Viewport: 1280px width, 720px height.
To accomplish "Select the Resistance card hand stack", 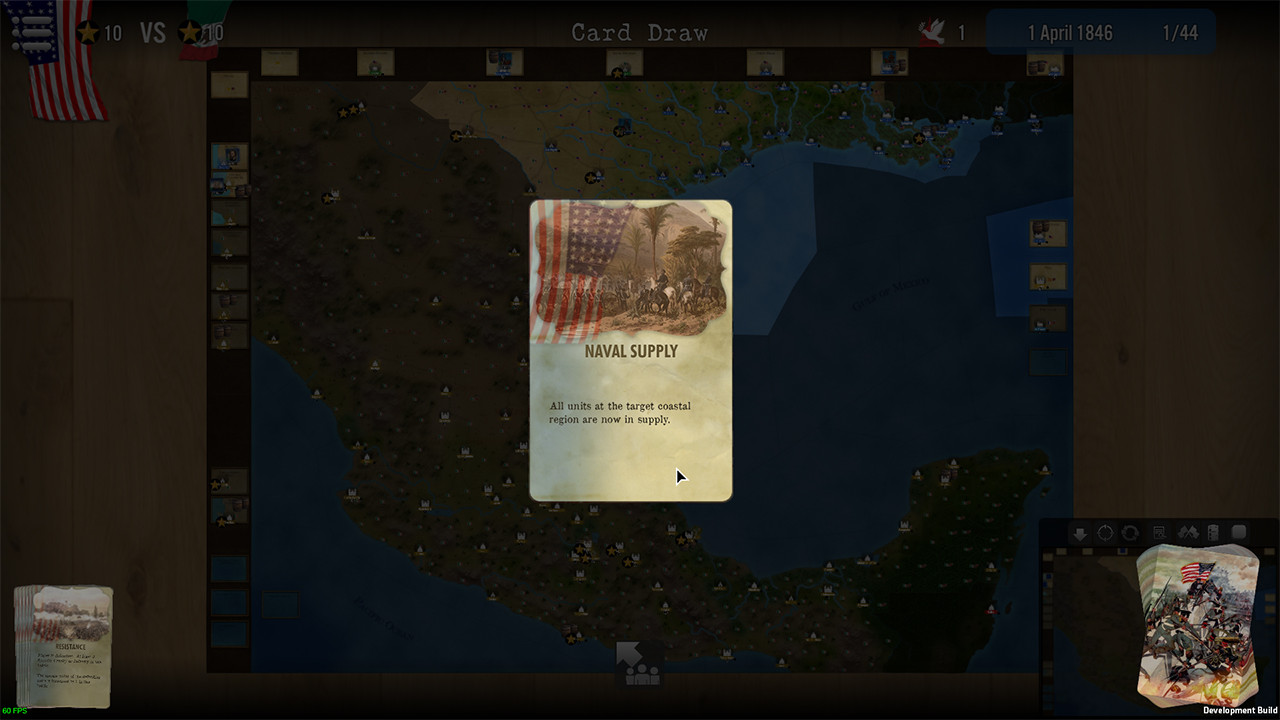I will 65,645.
